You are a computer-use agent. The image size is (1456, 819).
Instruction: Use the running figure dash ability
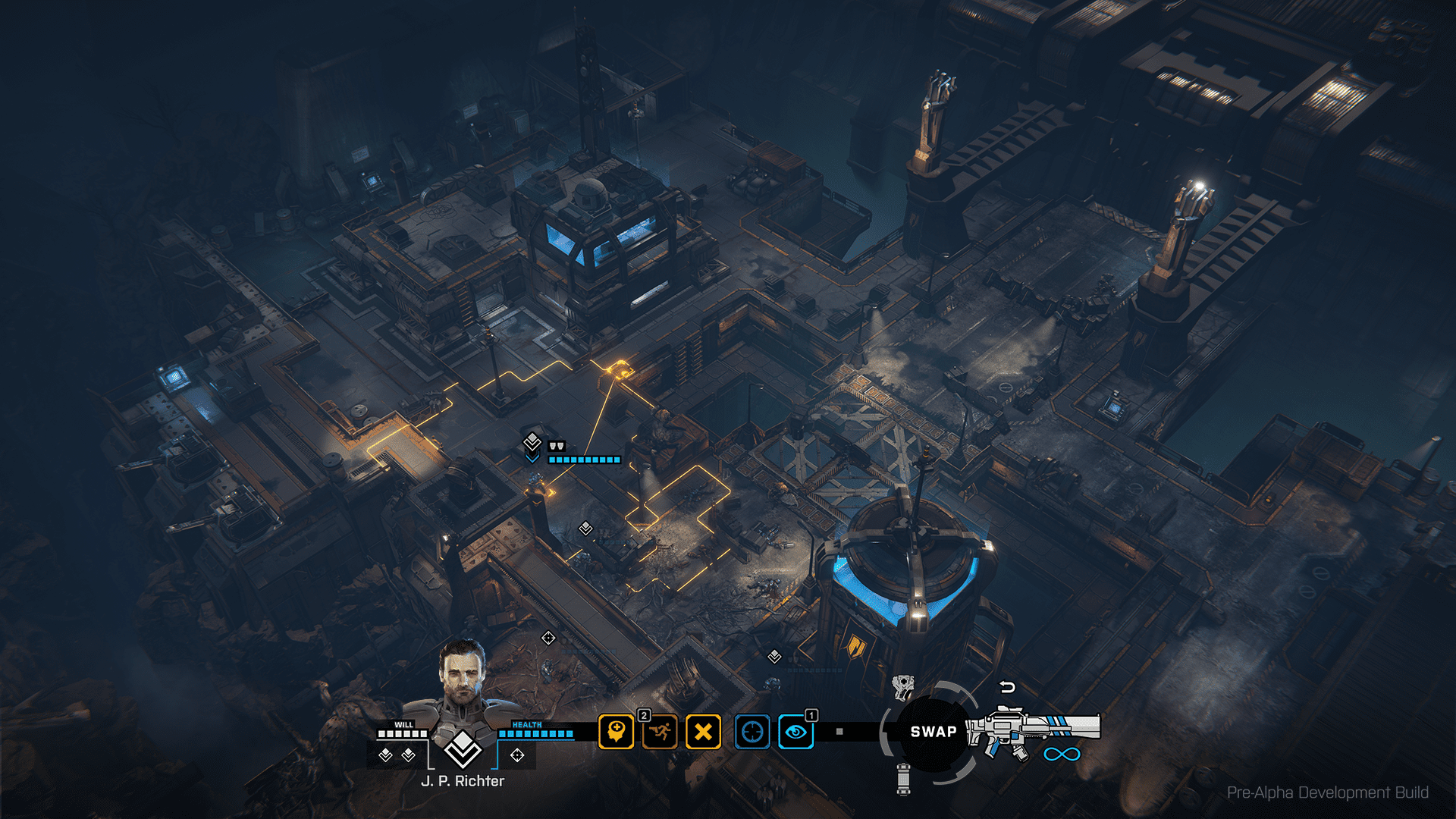[660, 733]
